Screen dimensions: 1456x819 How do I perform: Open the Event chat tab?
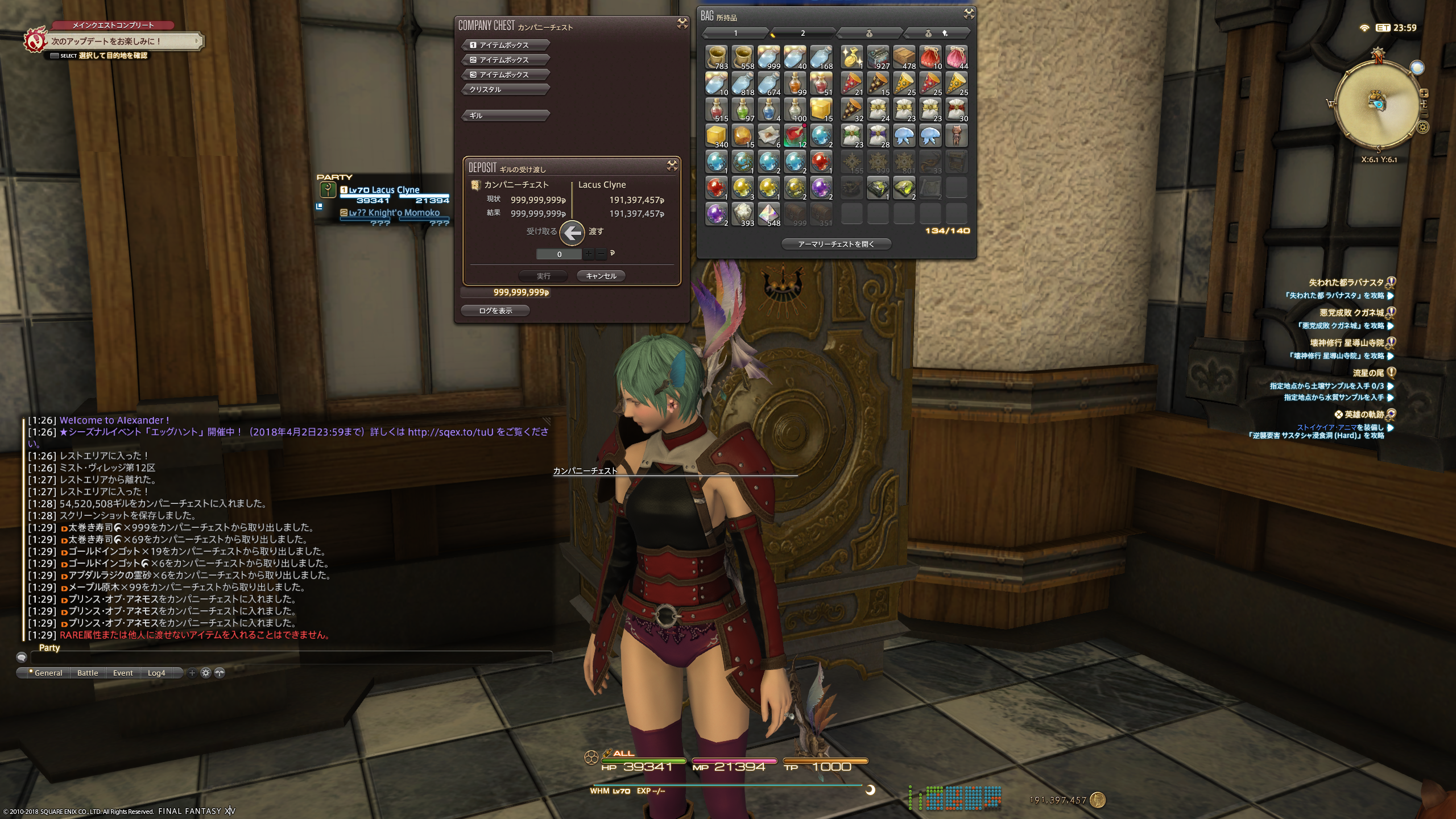coord(123,673)
